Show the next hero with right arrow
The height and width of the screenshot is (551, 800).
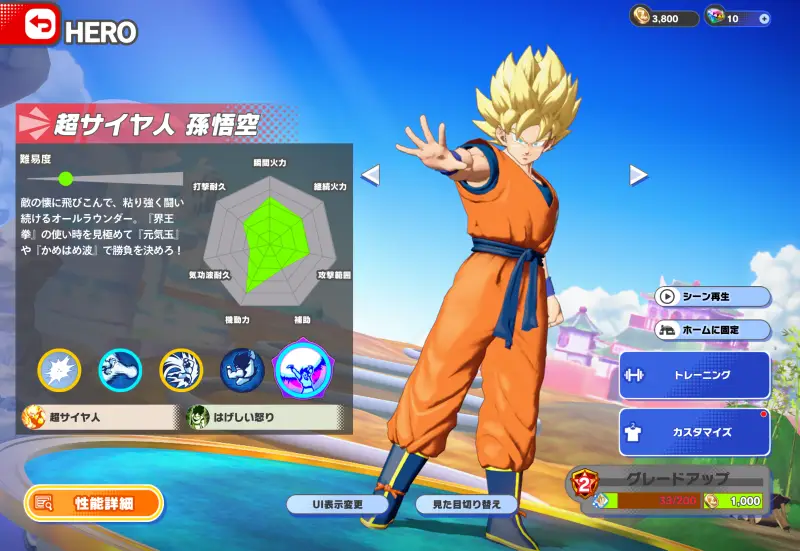638,175
